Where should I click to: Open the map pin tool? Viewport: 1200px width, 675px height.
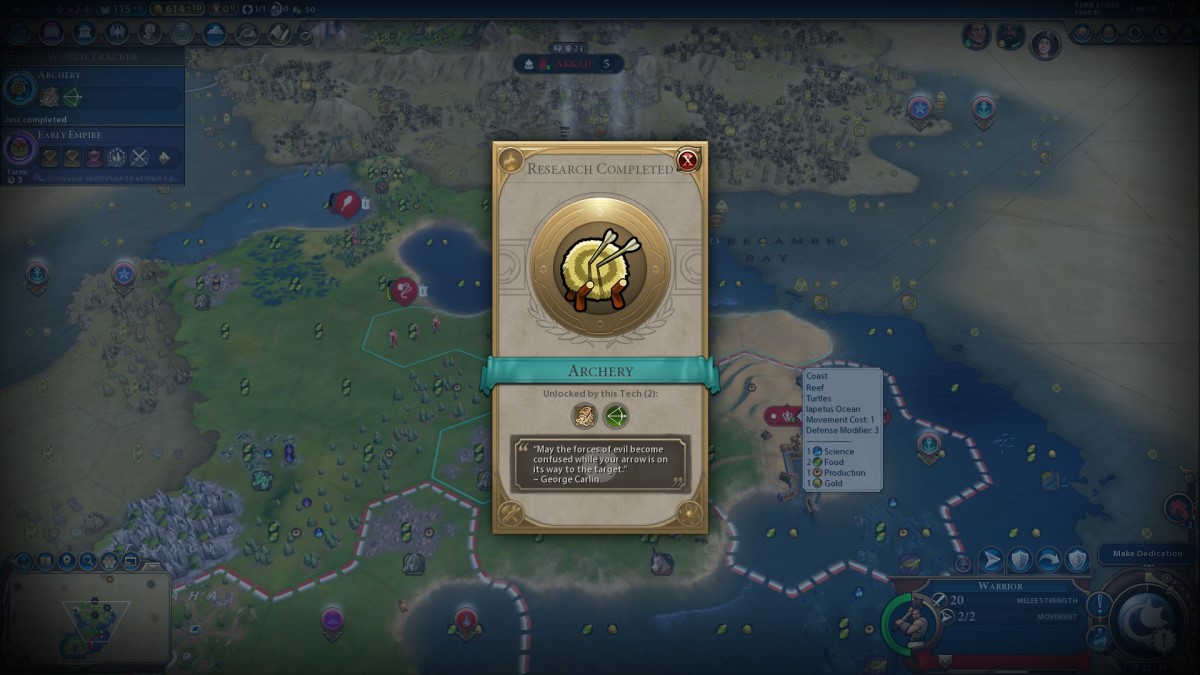point(66,562)
